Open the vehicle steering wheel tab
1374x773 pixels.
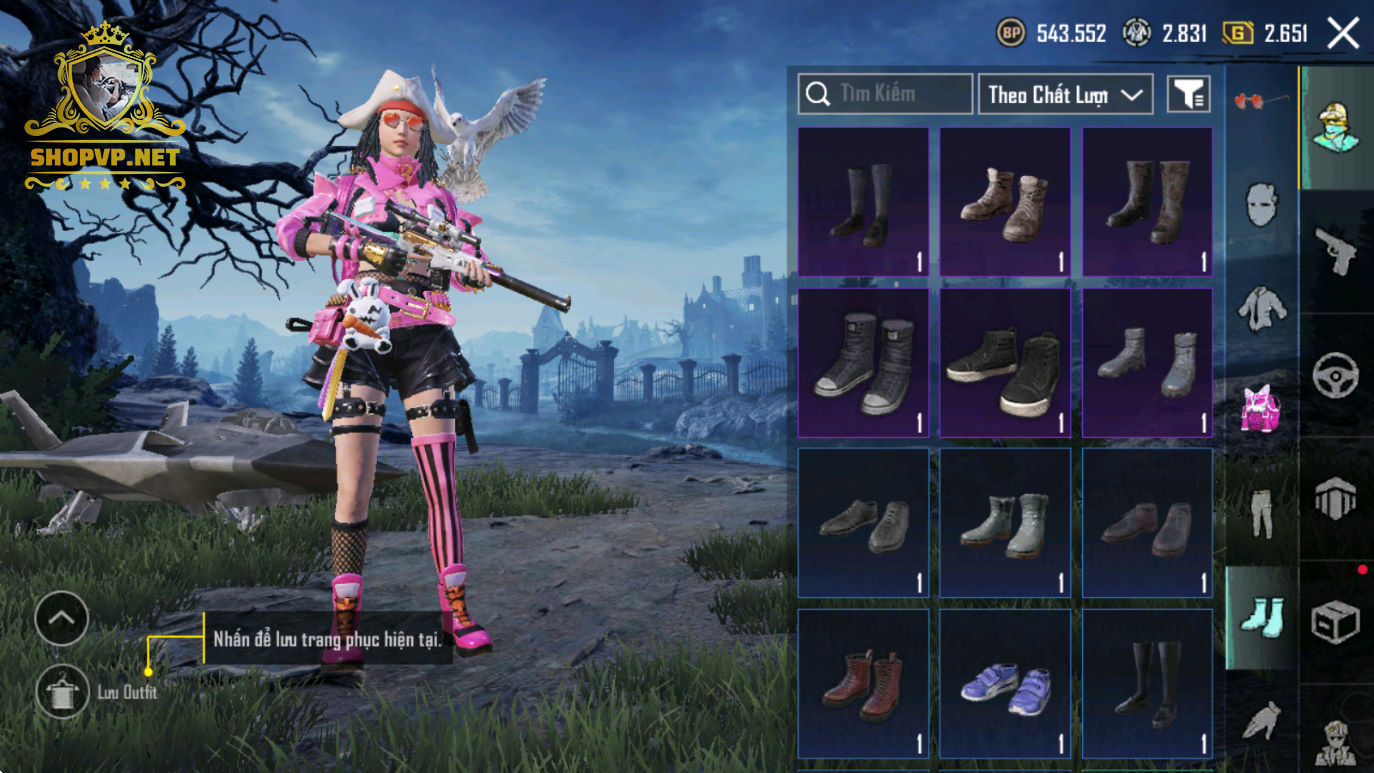point(1335,375)
